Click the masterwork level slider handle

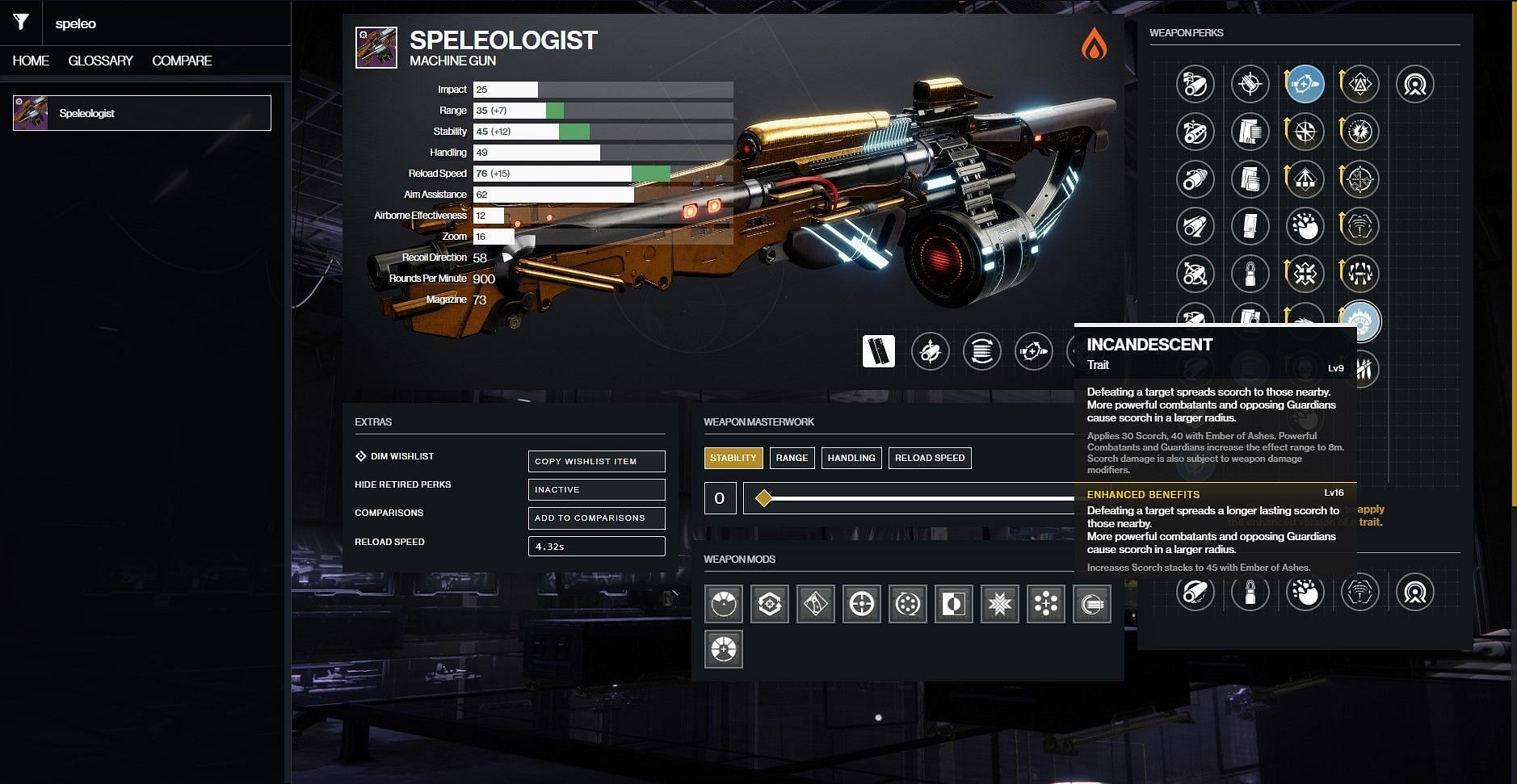(x=763, y=498)
